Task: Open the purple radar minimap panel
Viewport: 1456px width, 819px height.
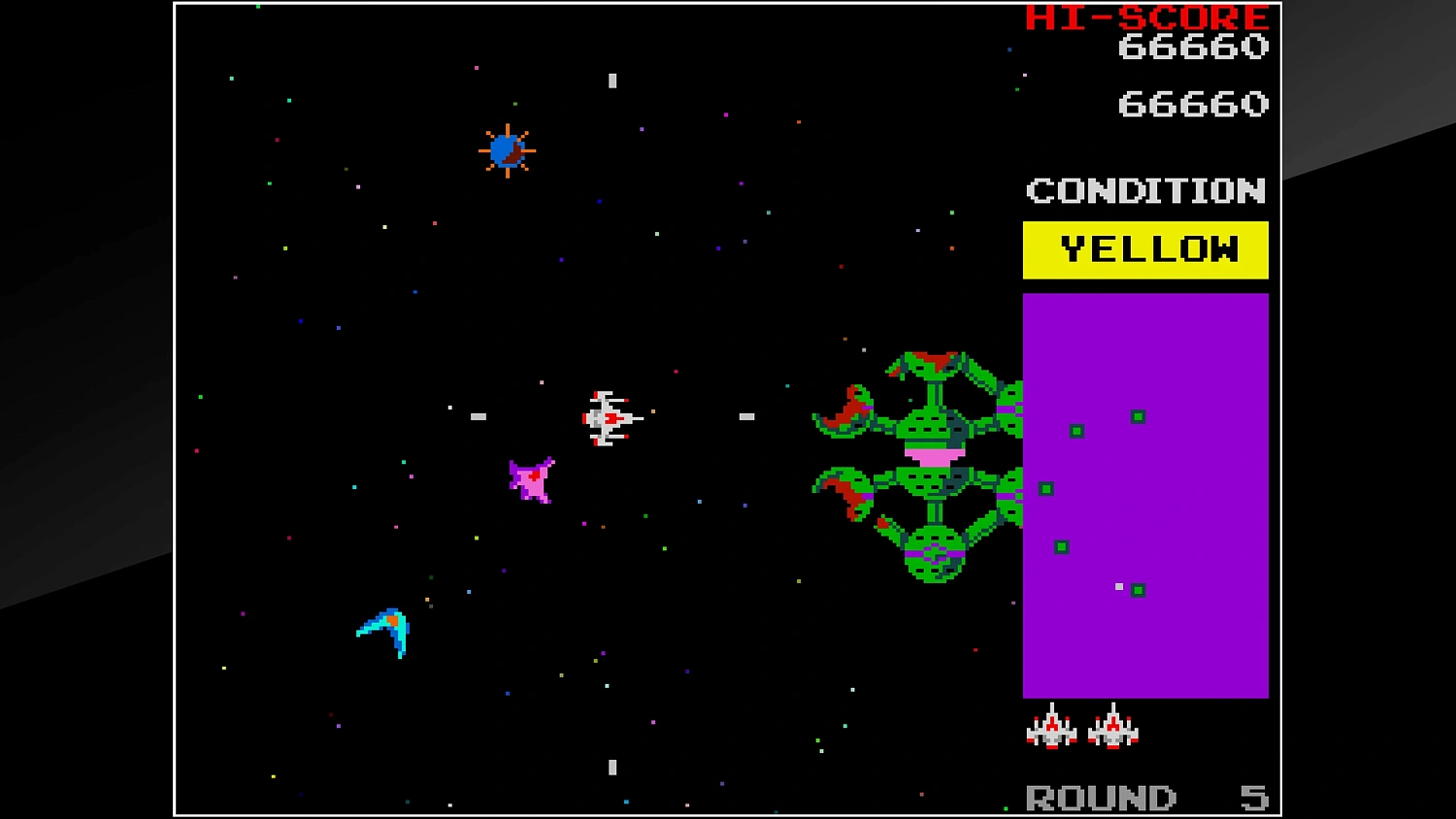Action: click(1145, 495)
